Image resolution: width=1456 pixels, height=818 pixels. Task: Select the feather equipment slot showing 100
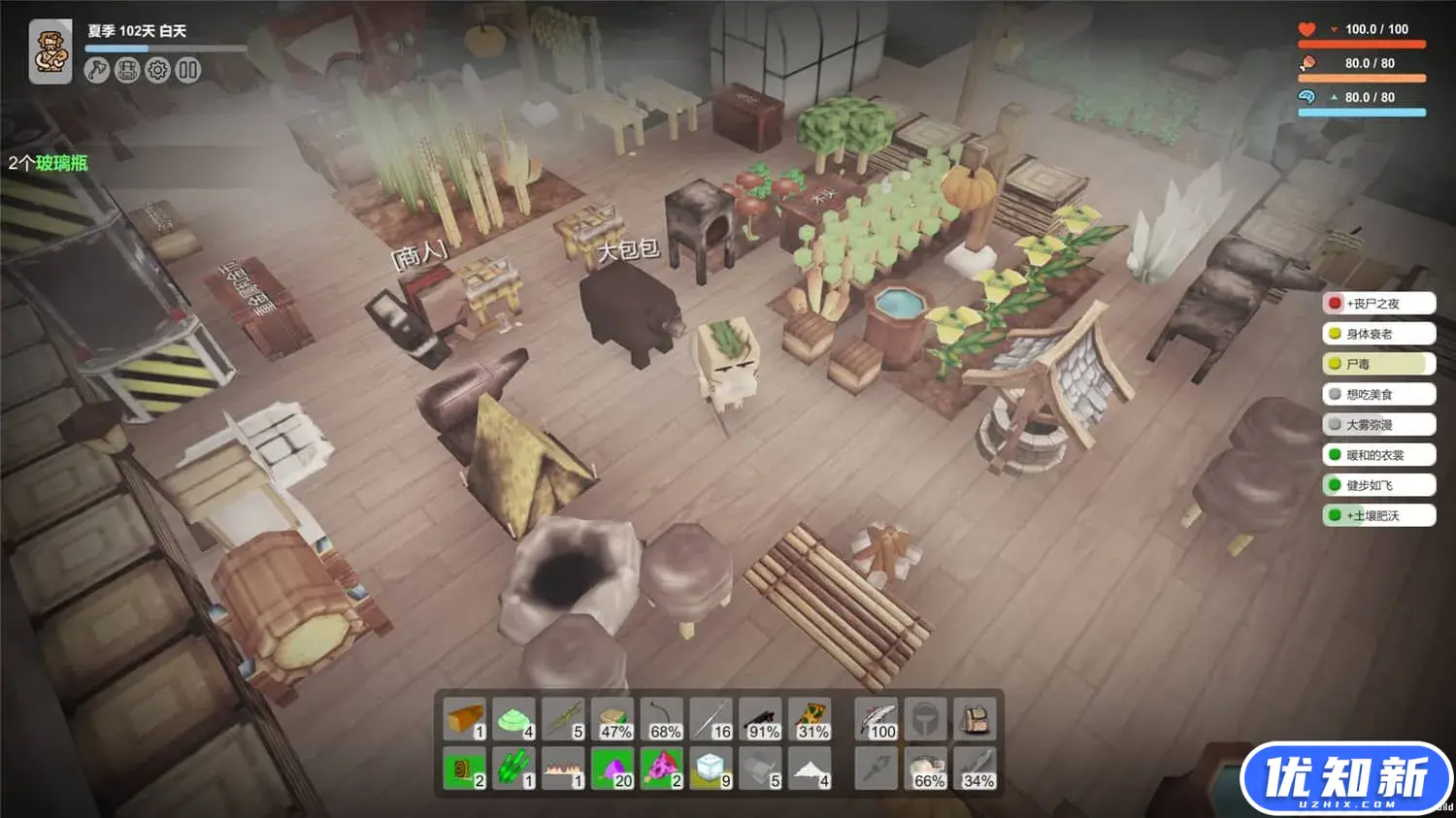pos(877,720)
